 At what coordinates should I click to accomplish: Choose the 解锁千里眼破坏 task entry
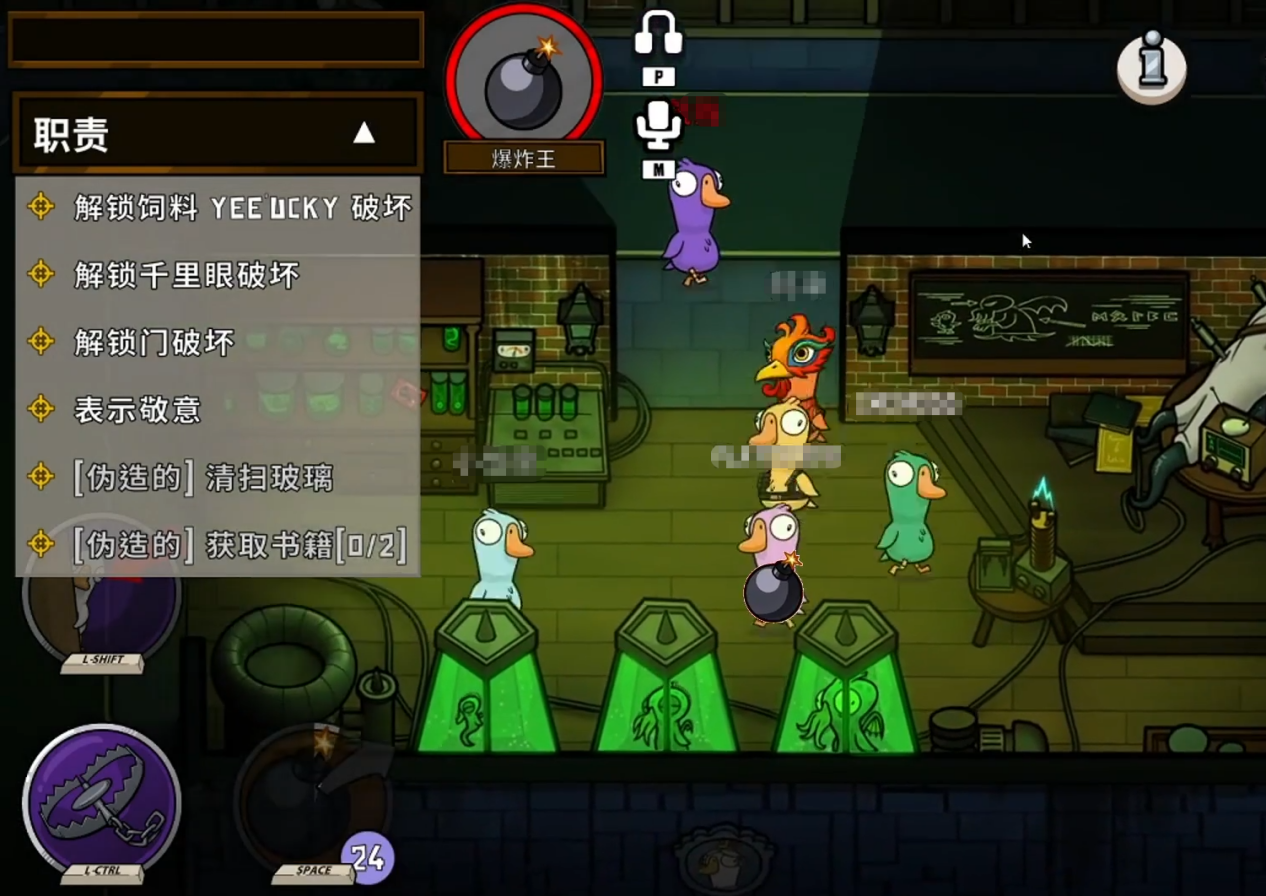click(186, 275)
